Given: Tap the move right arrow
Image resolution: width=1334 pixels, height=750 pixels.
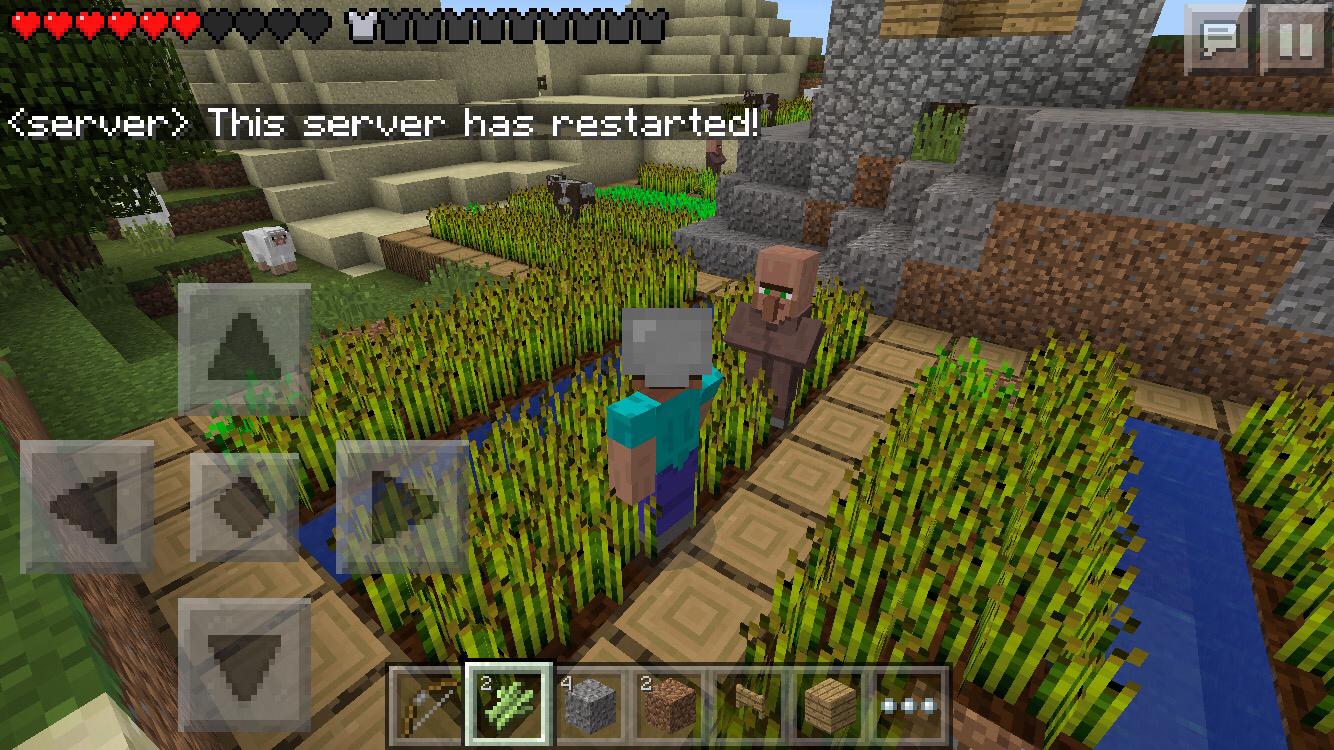Looking at the screenshot, I should pos(402,507).
